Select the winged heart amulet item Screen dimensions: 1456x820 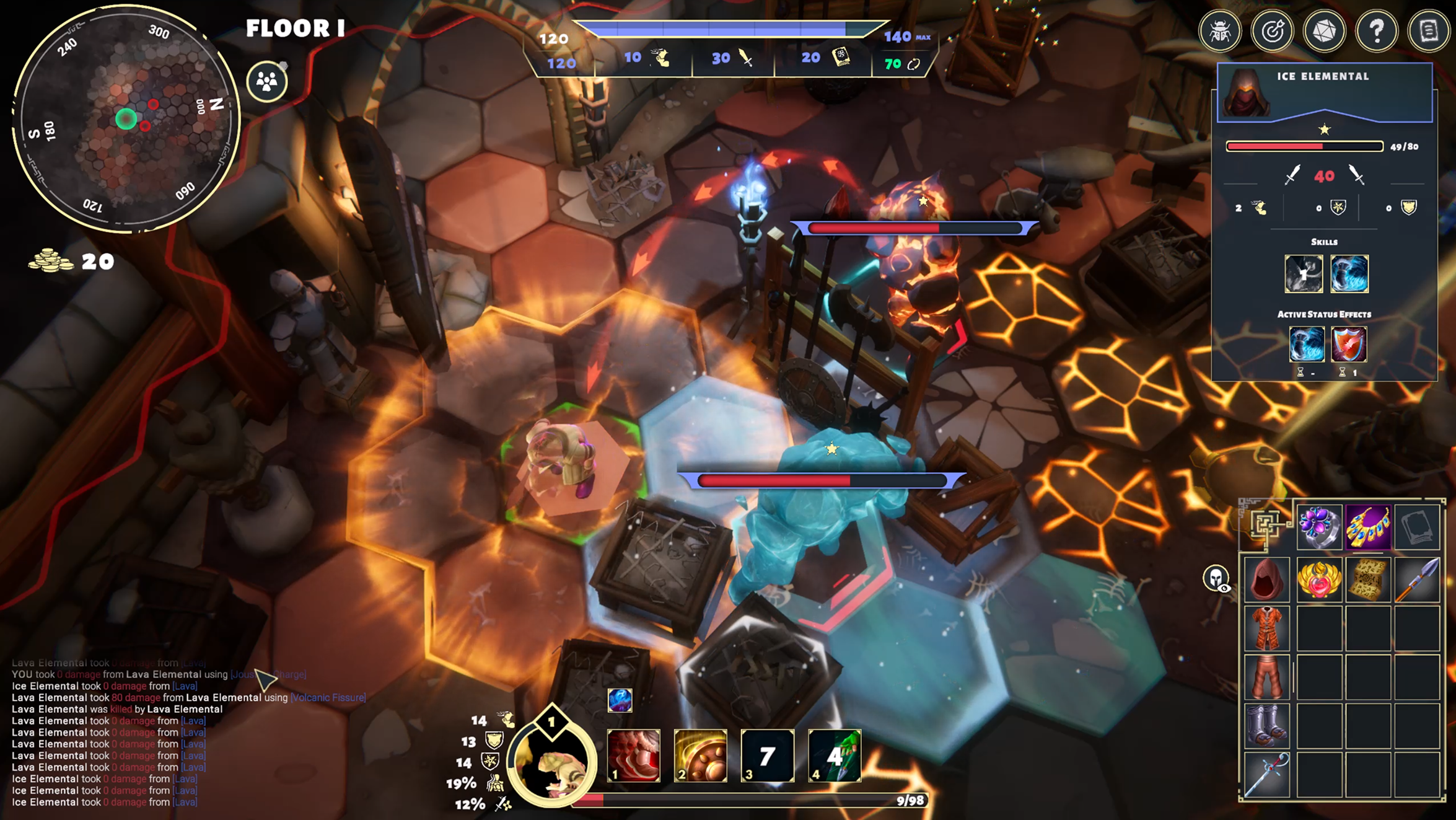pos(1319,580)
